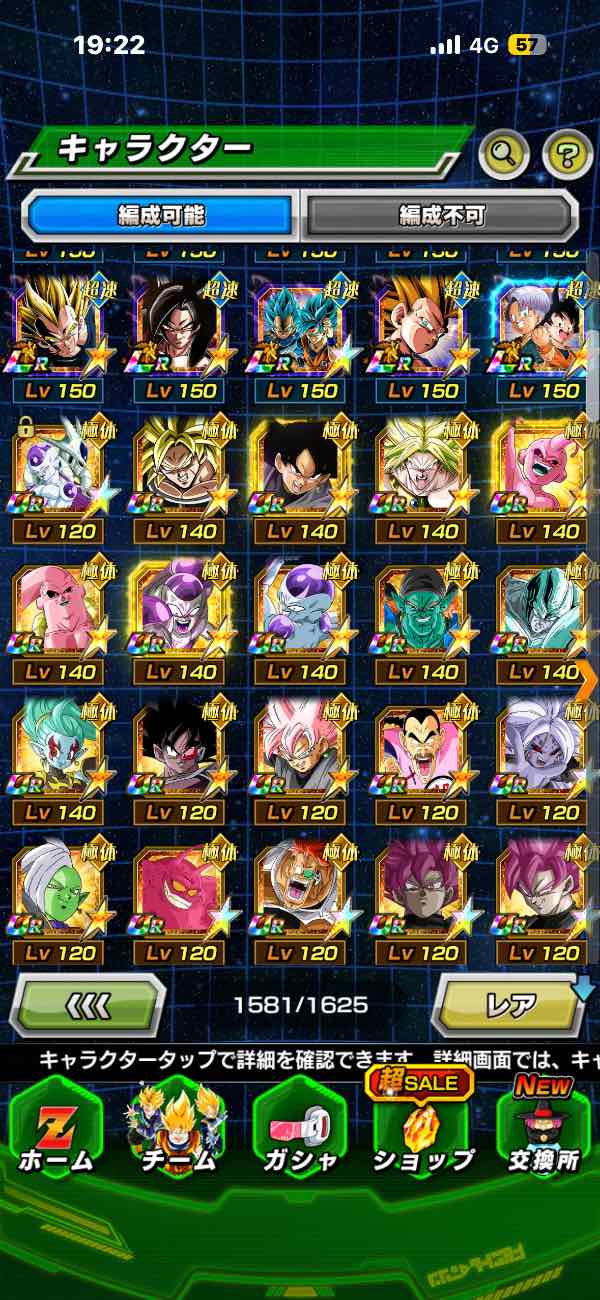Change sorting with the レア button
The width and height of the screenshot is (600, 1300).
511,1003
